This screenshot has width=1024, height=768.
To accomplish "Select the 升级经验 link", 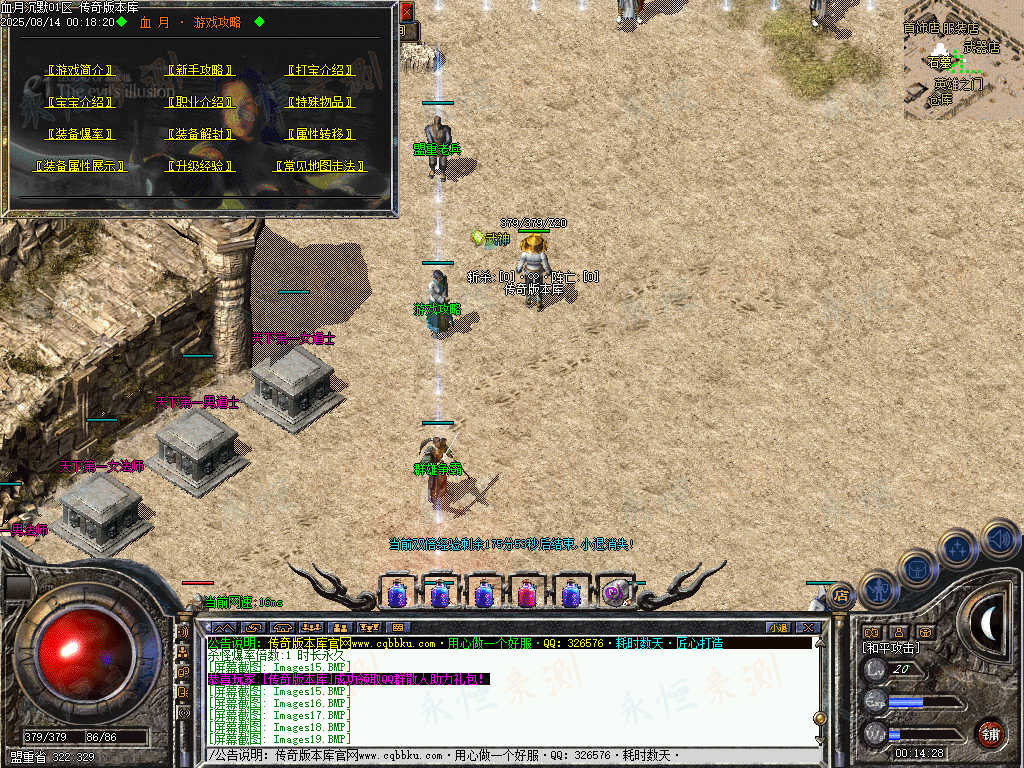I will tap(201, 166).
